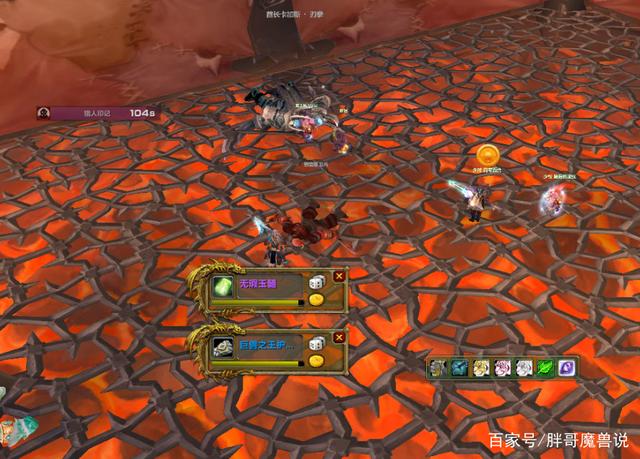The image size is (640, 459).
Task: Roll Need on the 巨兽之王护 item
Action: (315, 344)
